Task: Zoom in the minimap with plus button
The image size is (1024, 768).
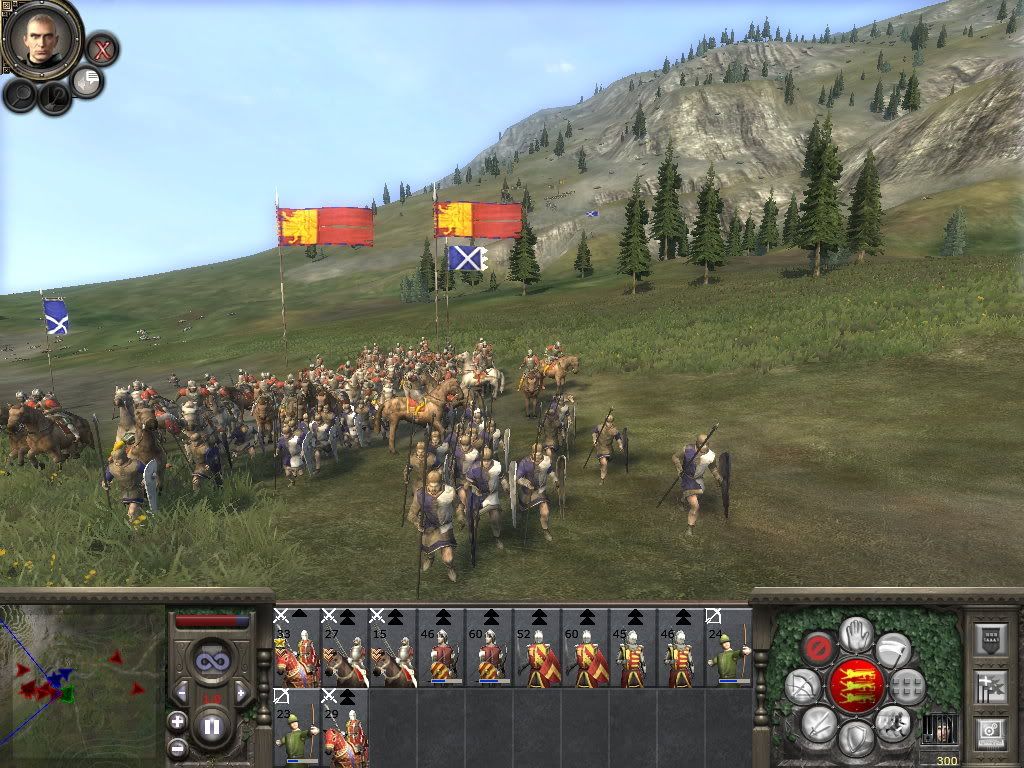Action: pyautogui.click(x=177, y=720)
